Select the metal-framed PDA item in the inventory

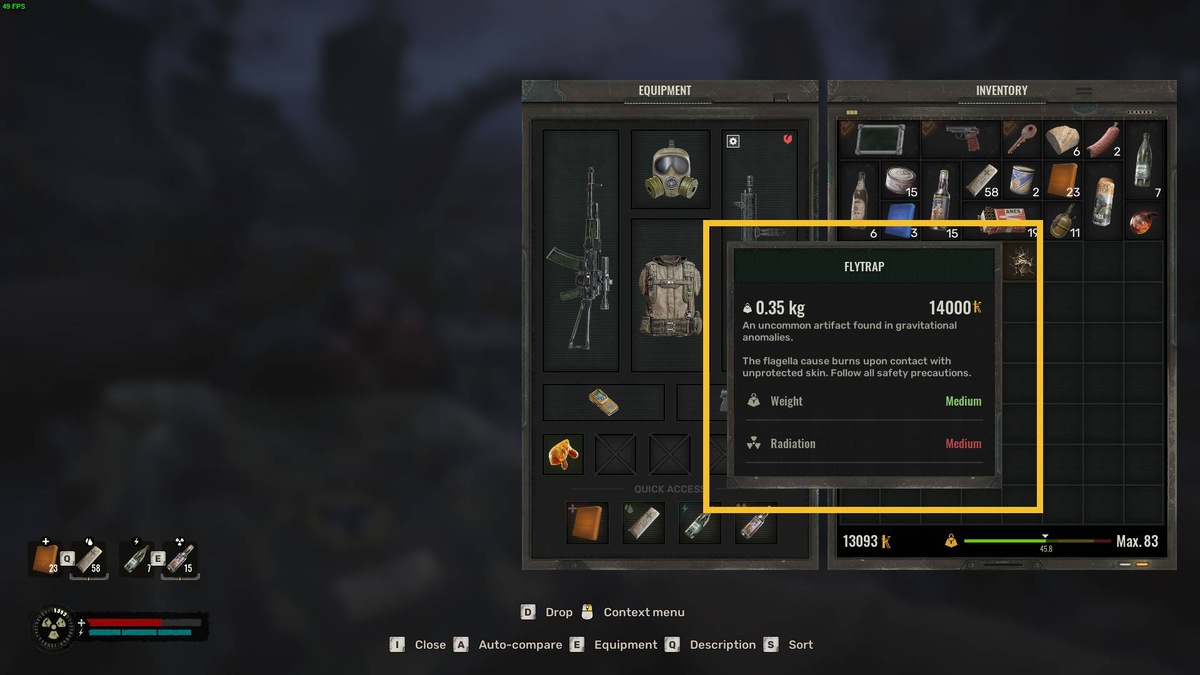click(x=879, y=139)
